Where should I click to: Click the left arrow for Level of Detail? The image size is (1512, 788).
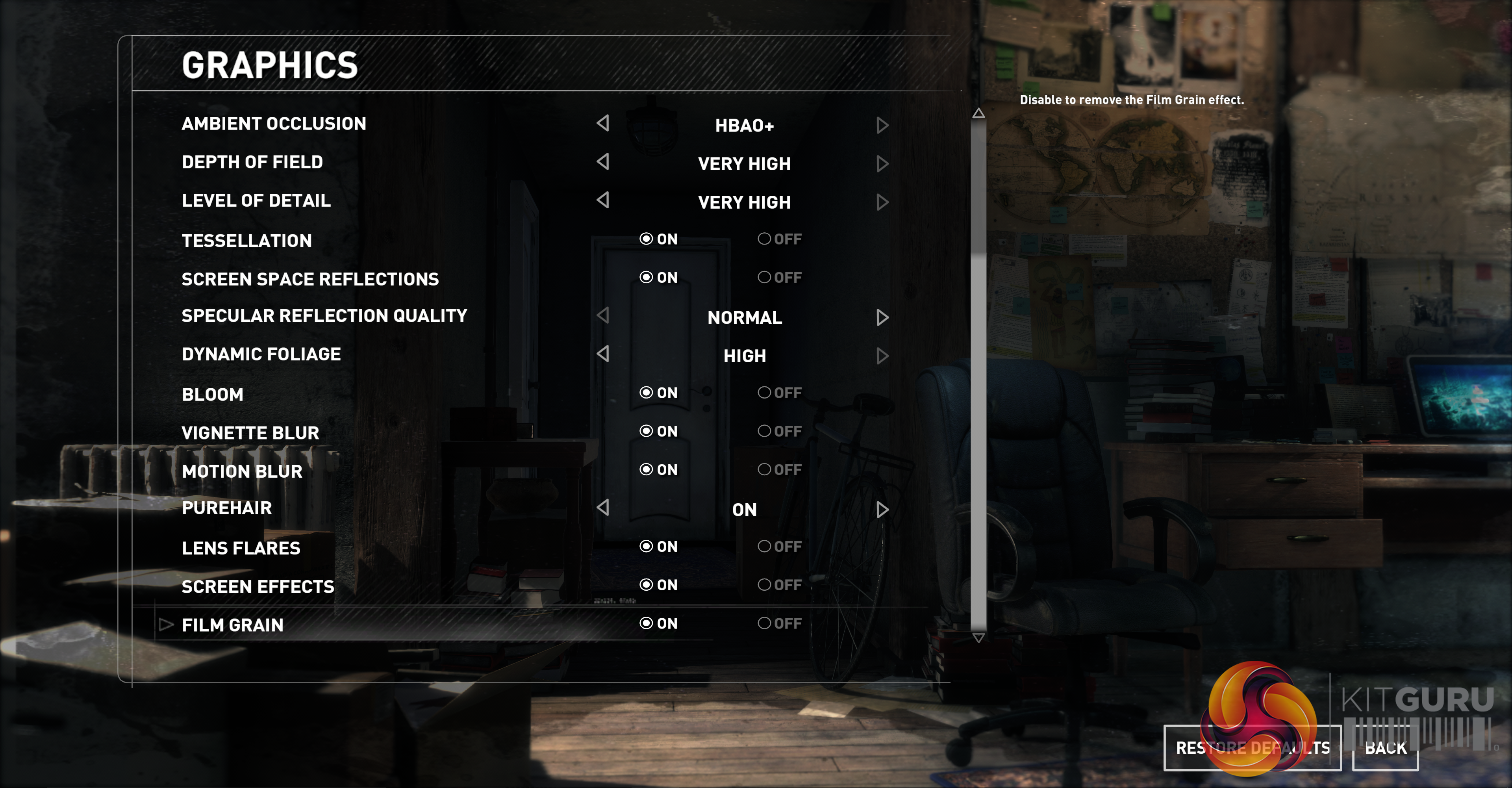pyautogui.click(x=603, y=200)
